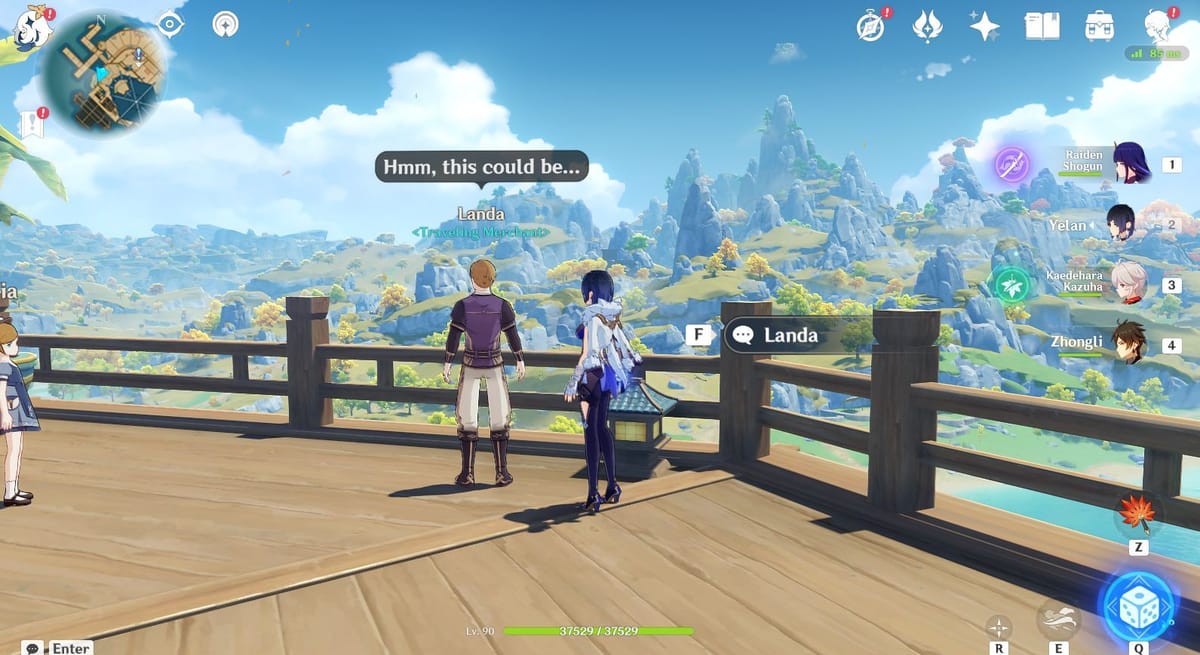Open the character profile icon at top right
The image size is (1200, 655).
[1158, 26]
